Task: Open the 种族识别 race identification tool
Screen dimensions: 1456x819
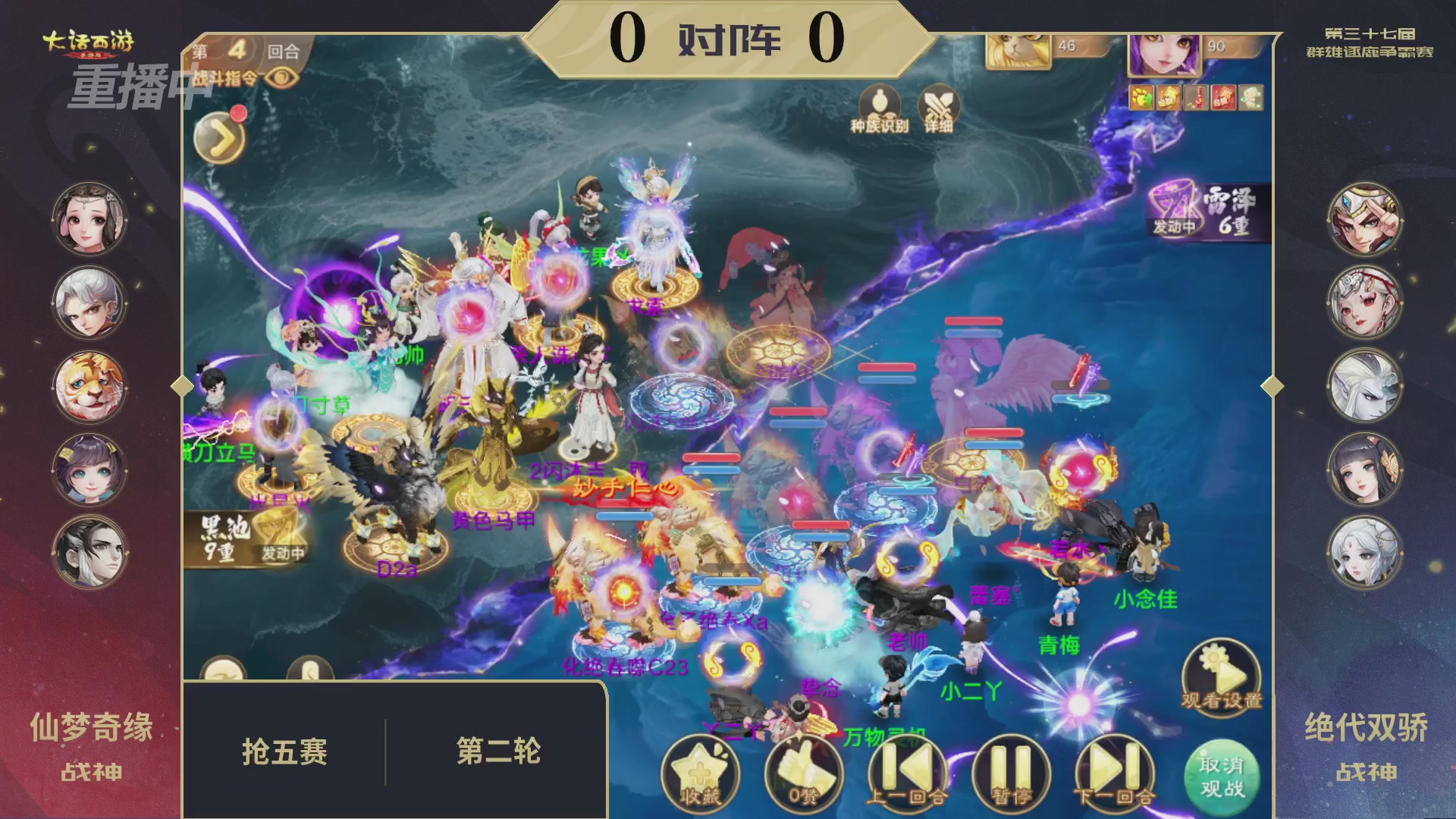Action: click(x=877, y=106)
